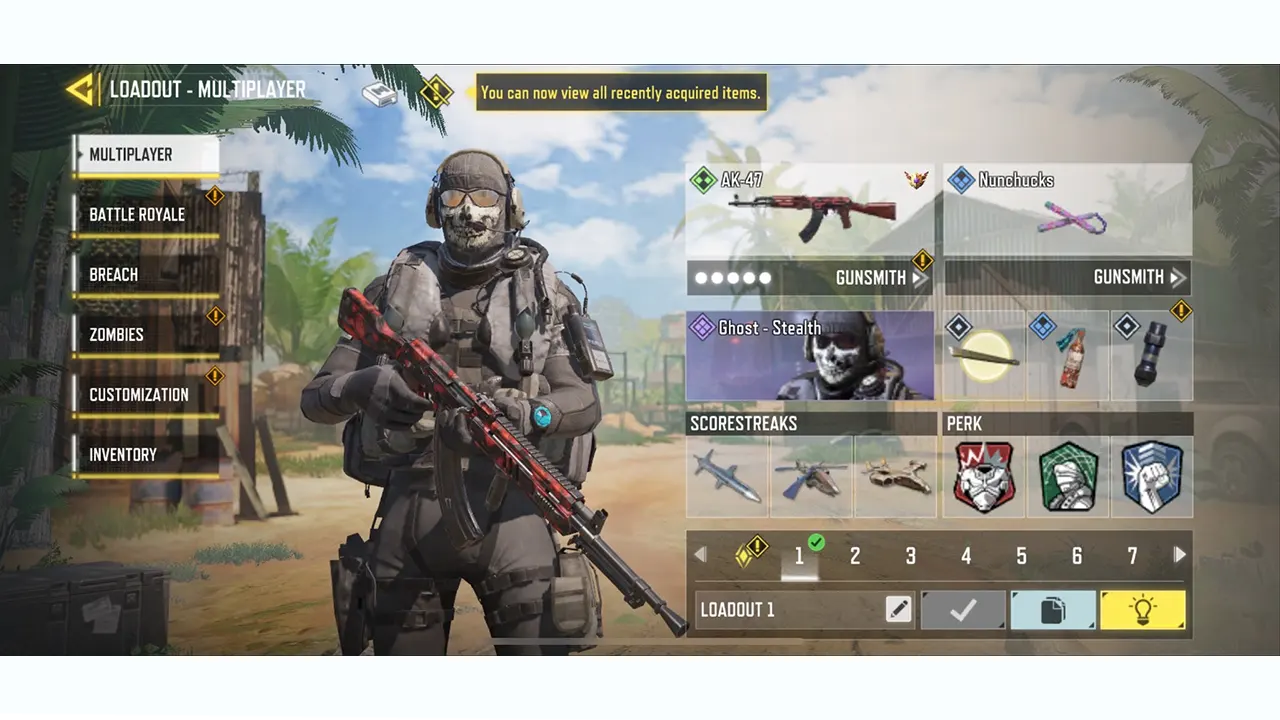The height and width of the screenshot is (720, 1280).
Task: Select the flashbang tactical equipment slot
Action: point(1150,355)
